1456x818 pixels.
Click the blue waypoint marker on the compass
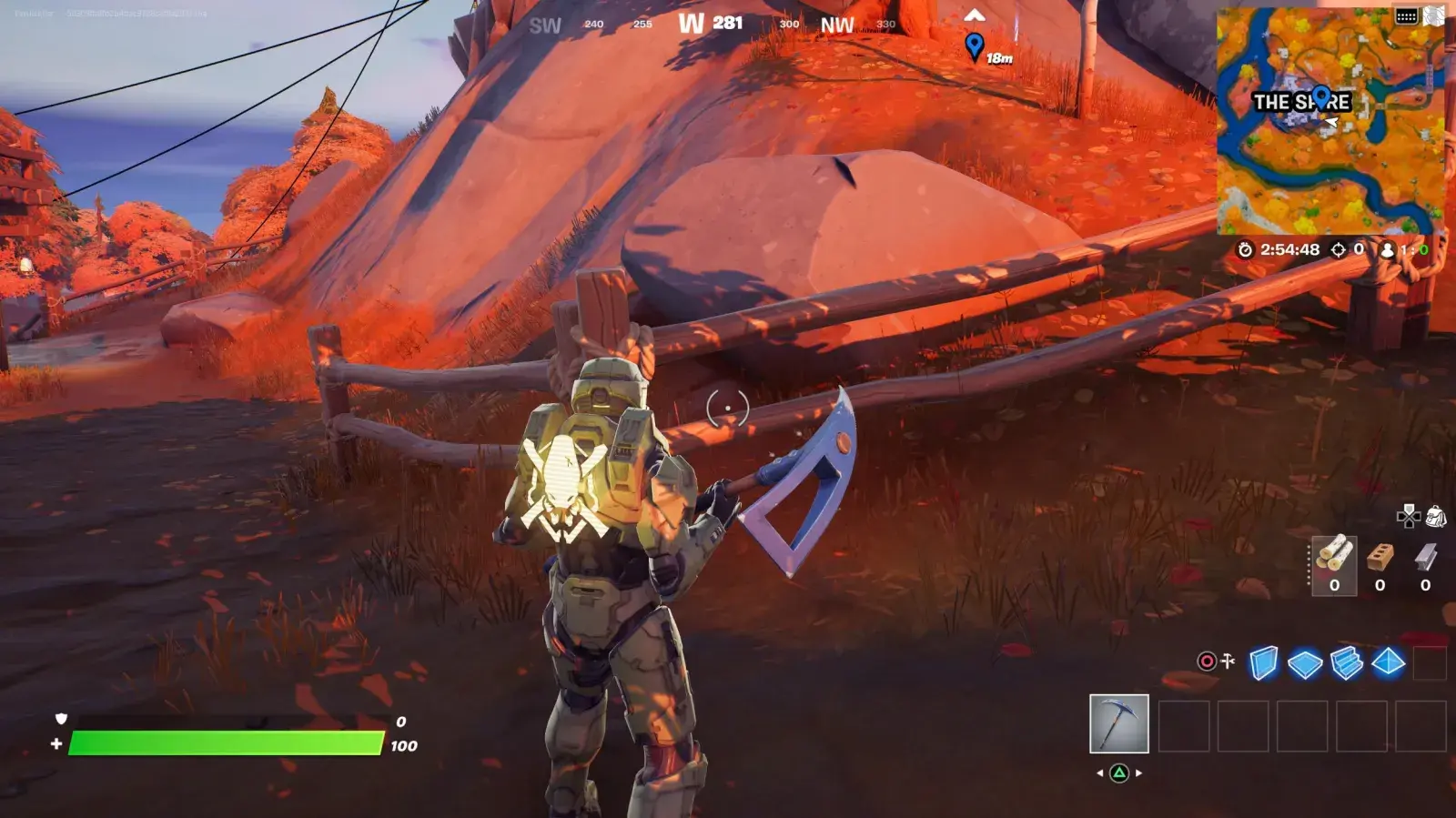pos(975,45)
